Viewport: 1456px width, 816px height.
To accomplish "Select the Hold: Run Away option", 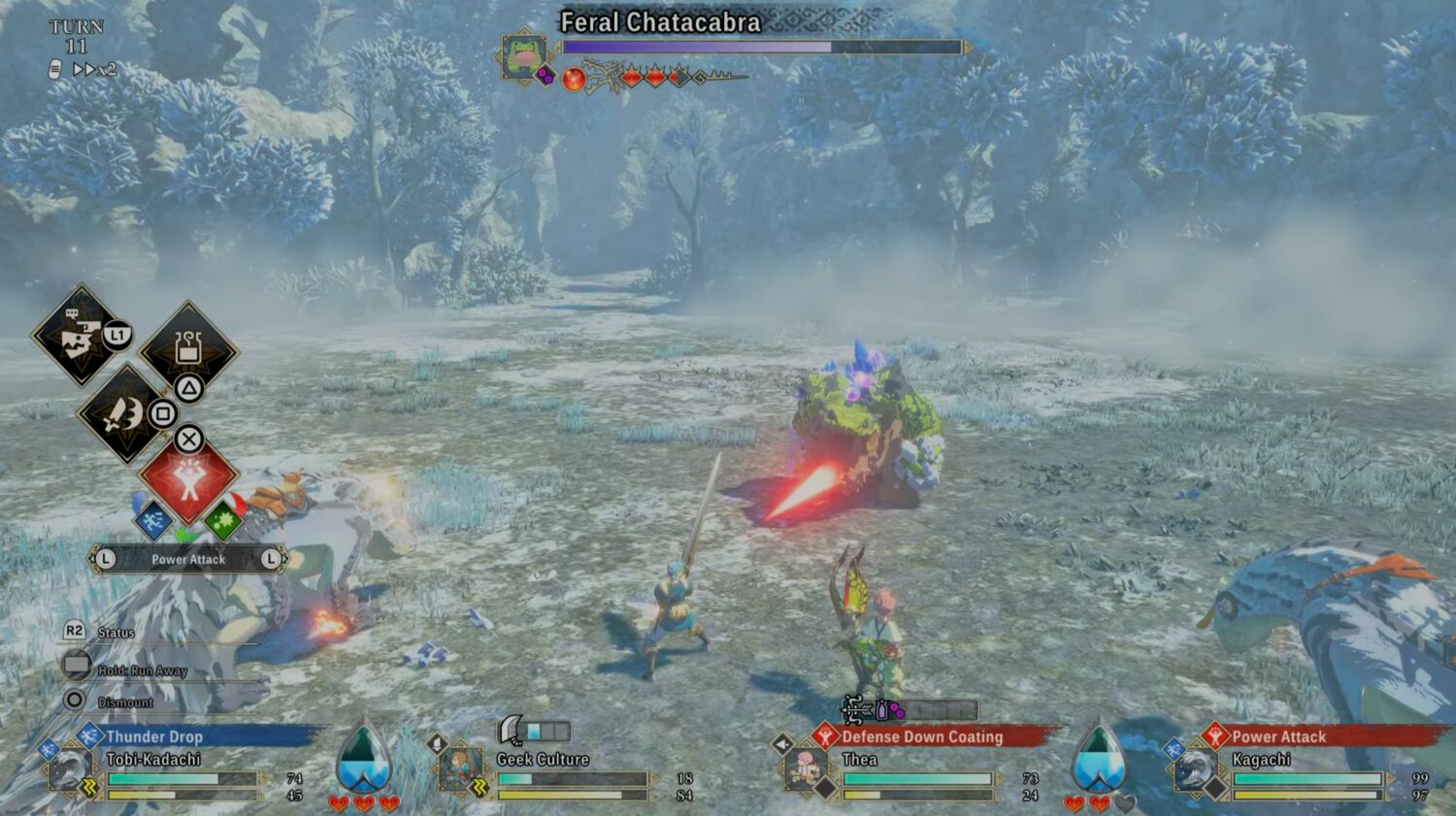I will click(141, 669).
